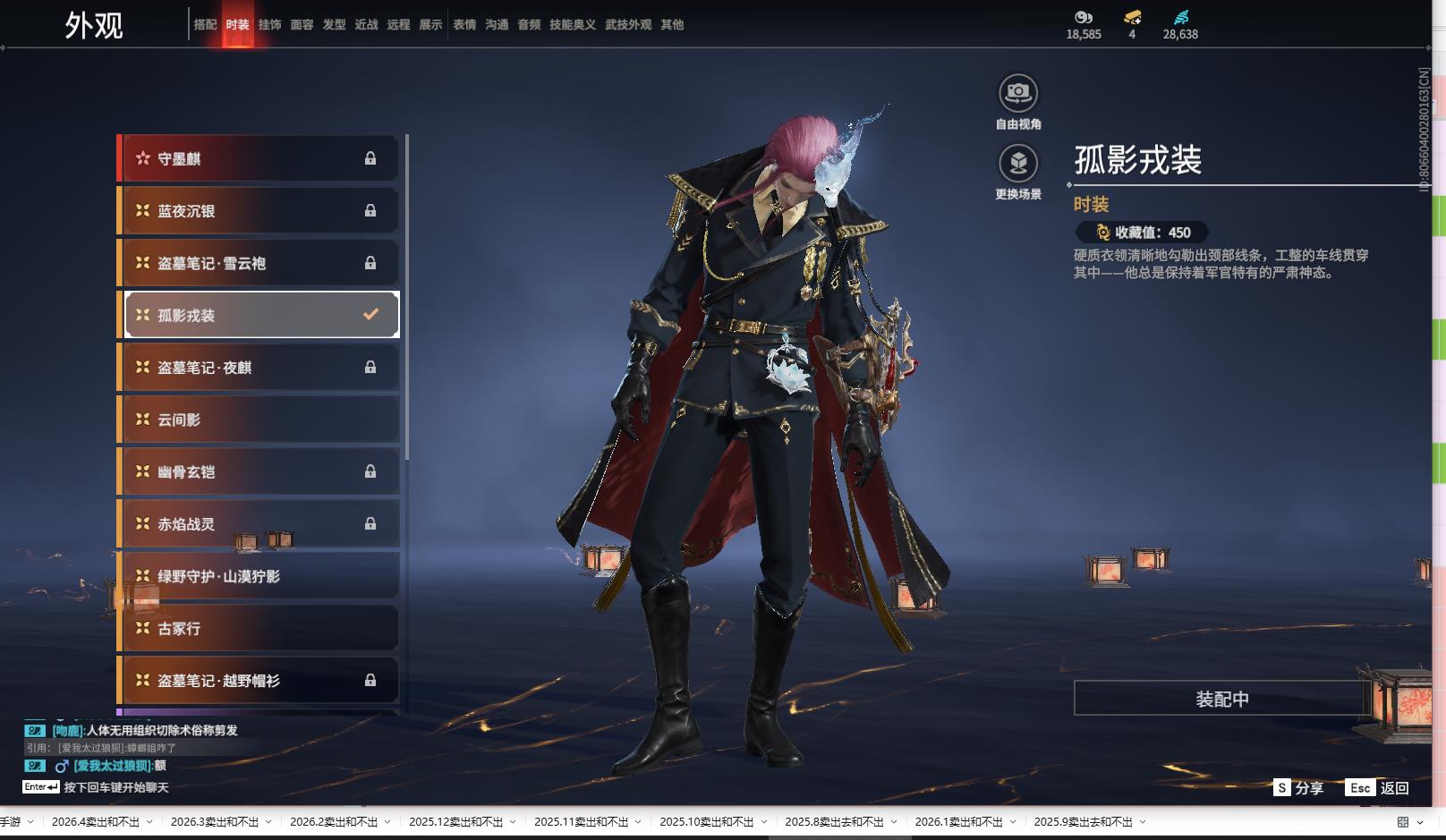Pick the 绿野守护·山漠狩影 outfit
Image resolution: width=1446 pixels, height=840 pixels.
point(259,576)
